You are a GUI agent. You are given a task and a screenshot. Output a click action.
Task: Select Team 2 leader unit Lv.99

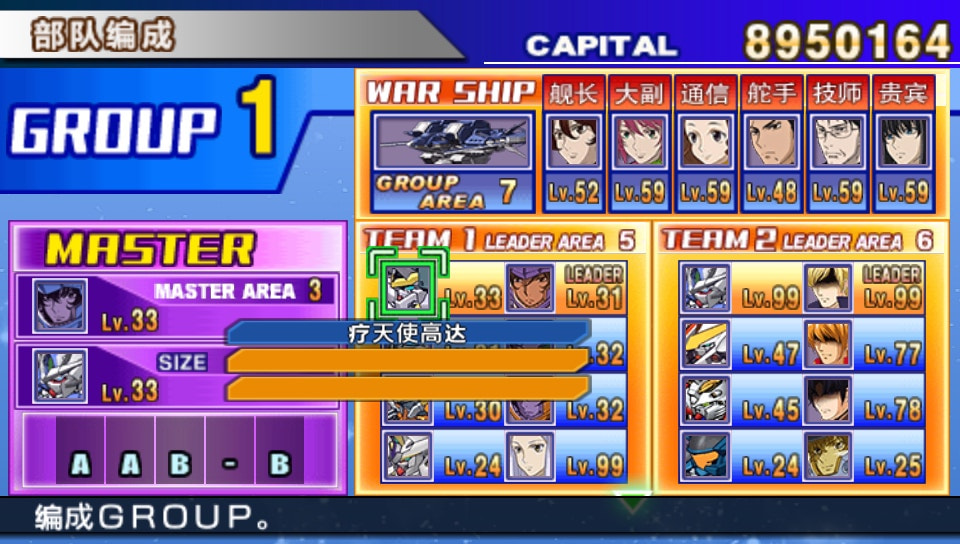[706, 287]
